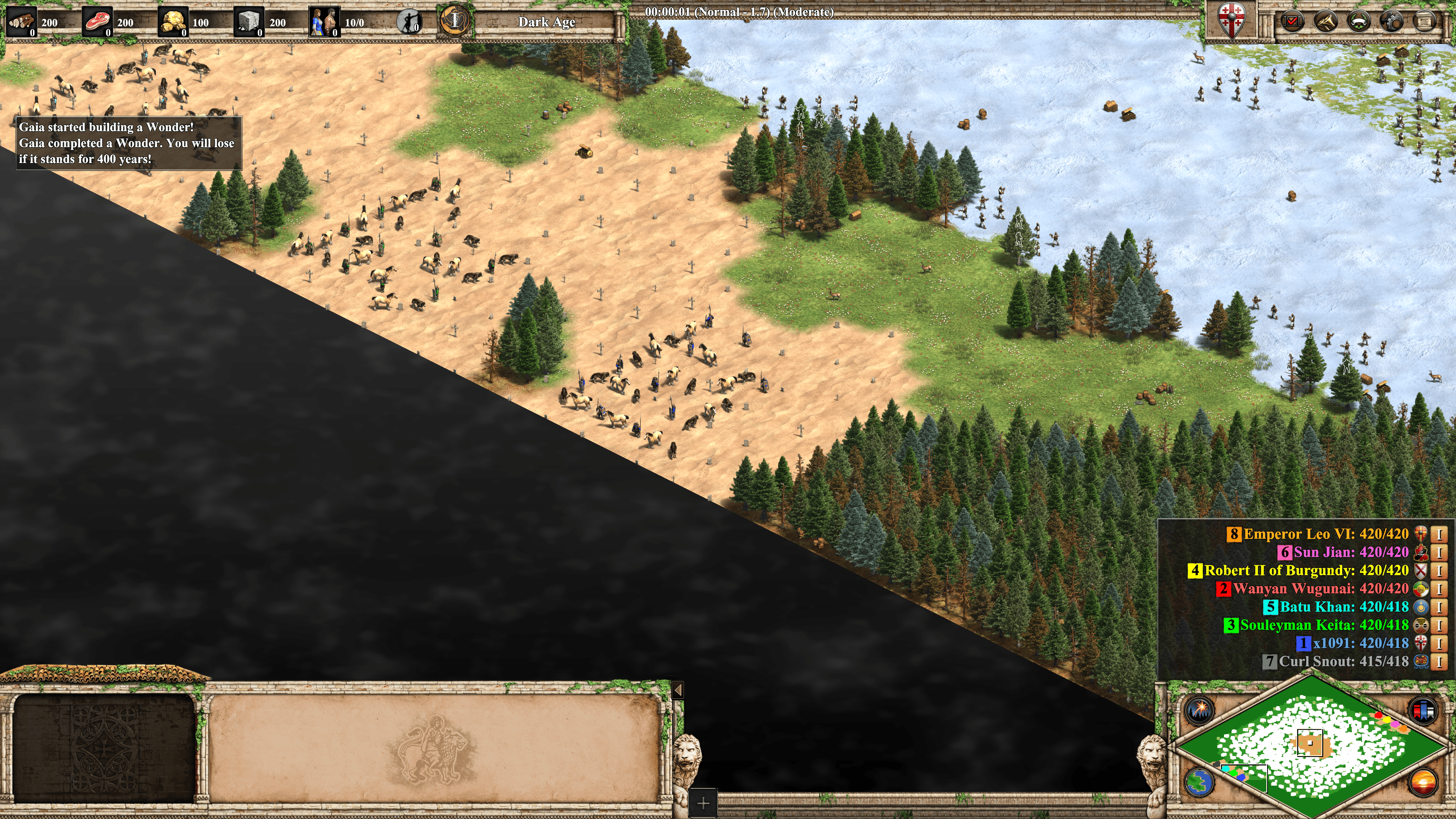Activate the minimap flare signal button
This screenshot has height=819, width=1456.
click(x=1199, y=709)
